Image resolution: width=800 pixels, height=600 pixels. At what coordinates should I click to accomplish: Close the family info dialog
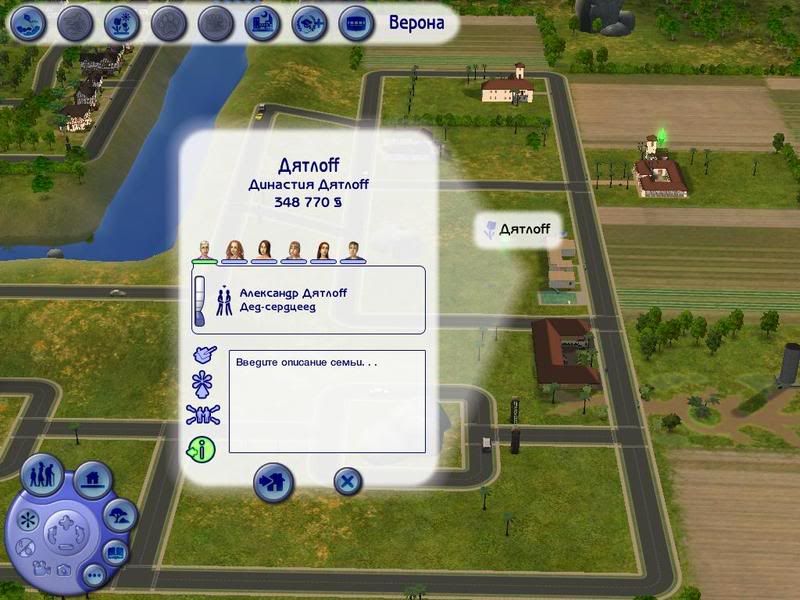point(346,482)
